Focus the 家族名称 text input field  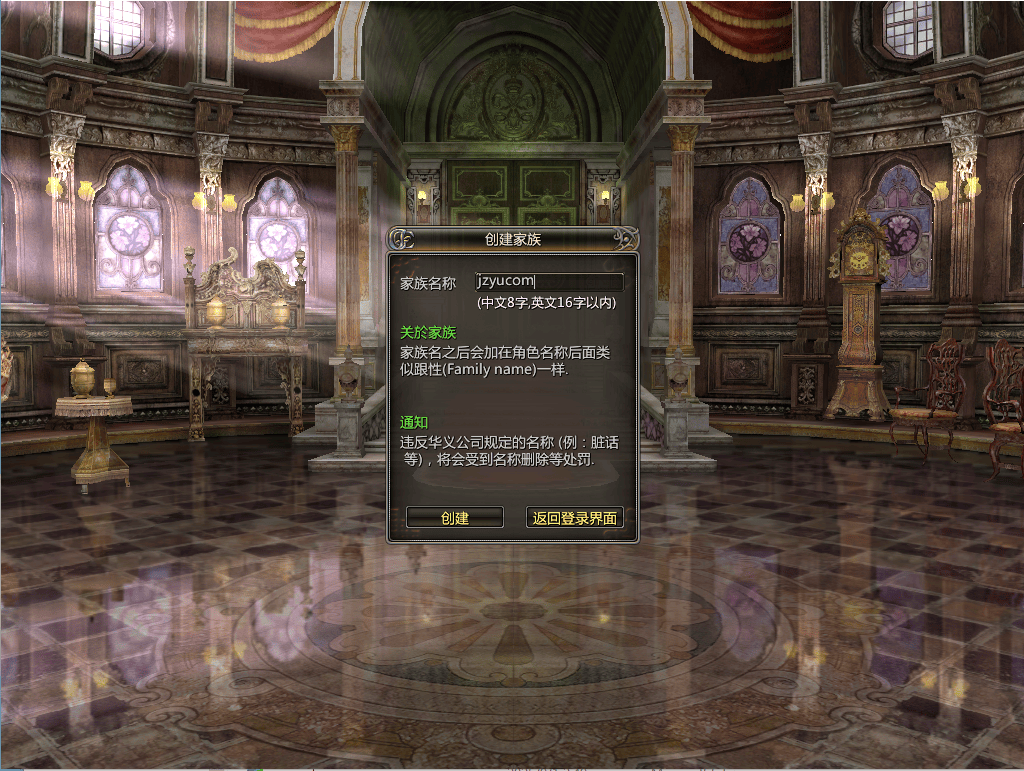coord(549,282)
